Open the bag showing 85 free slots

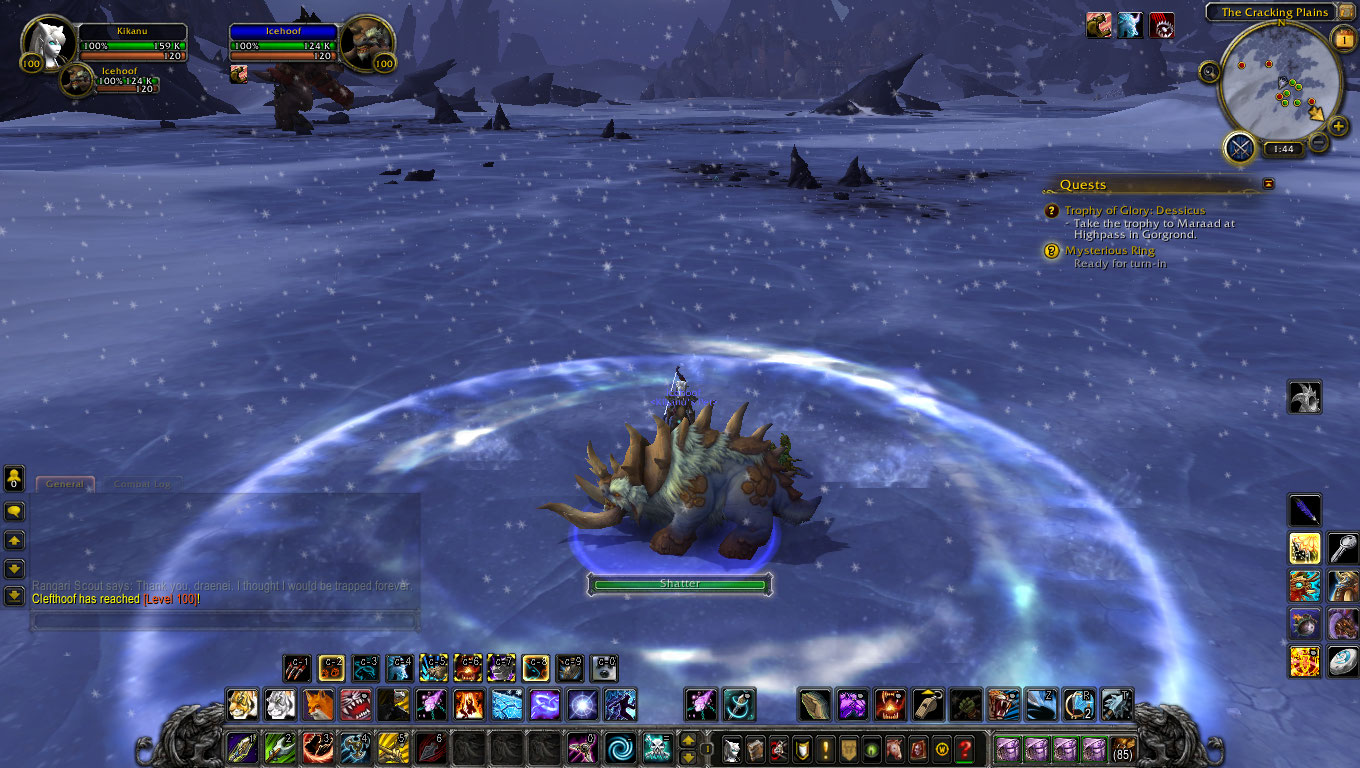pos(1124,749)
